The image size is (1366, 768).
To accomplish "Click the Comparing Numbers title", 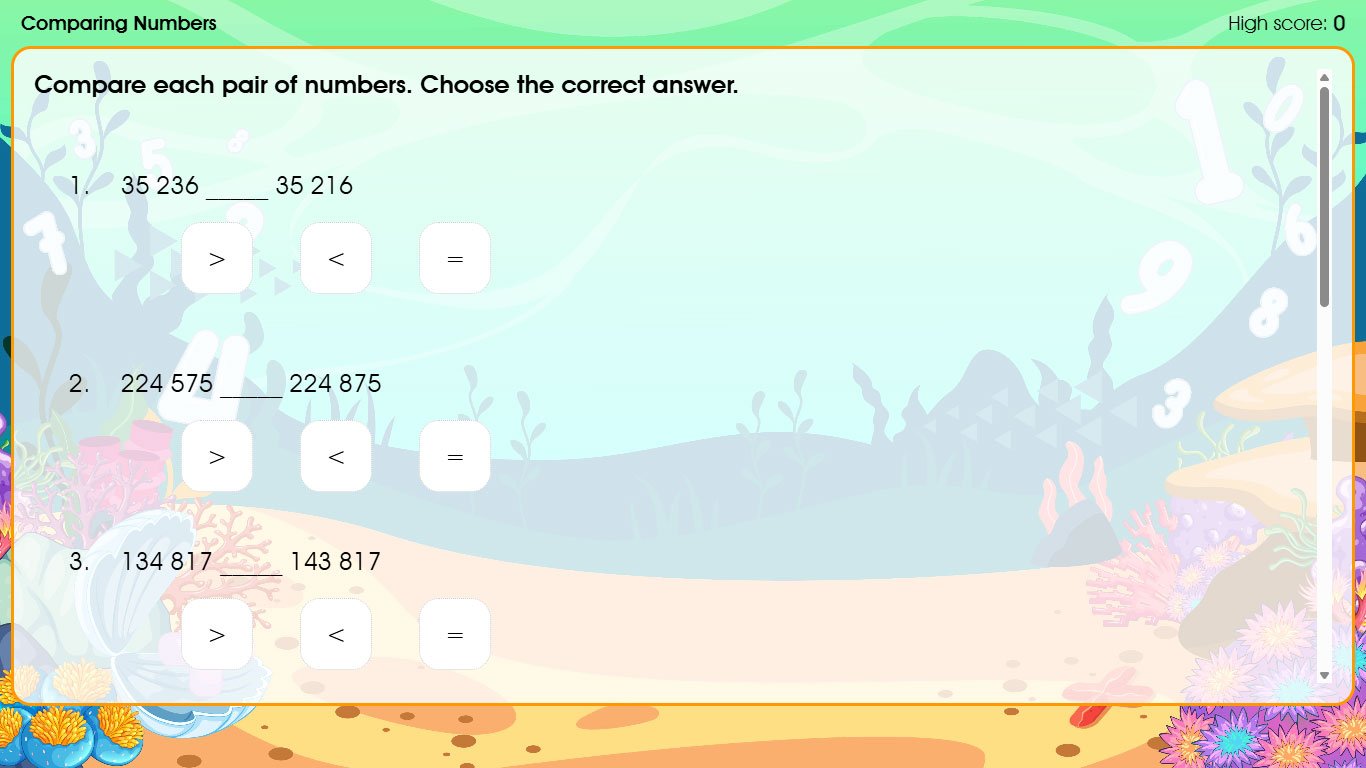I will point(118,23).
